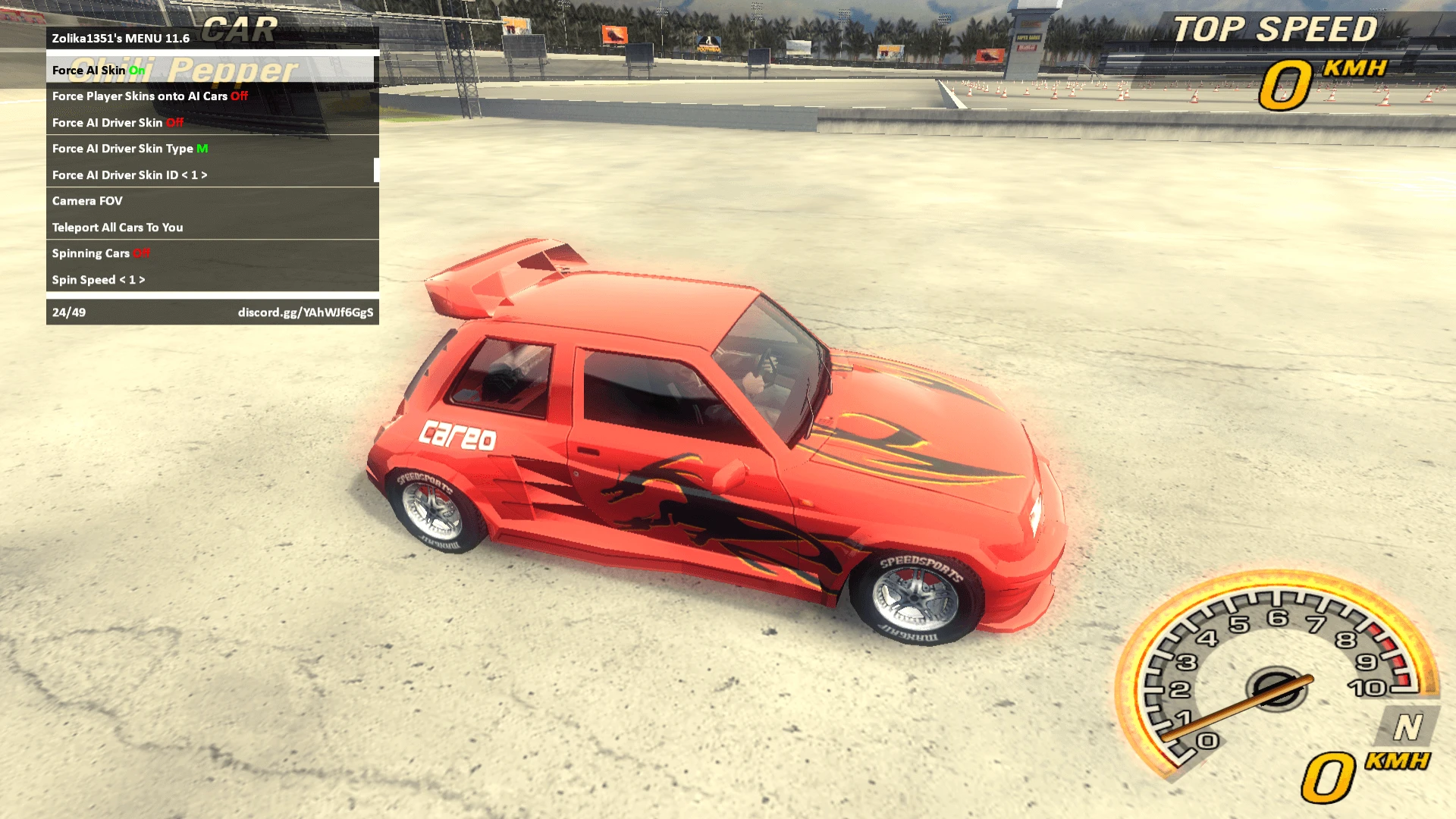Cycle the Force AI Driver Skin Type setting
Image resolution: width=1456 pixels, height=819 pixels.
coord(128,149)
